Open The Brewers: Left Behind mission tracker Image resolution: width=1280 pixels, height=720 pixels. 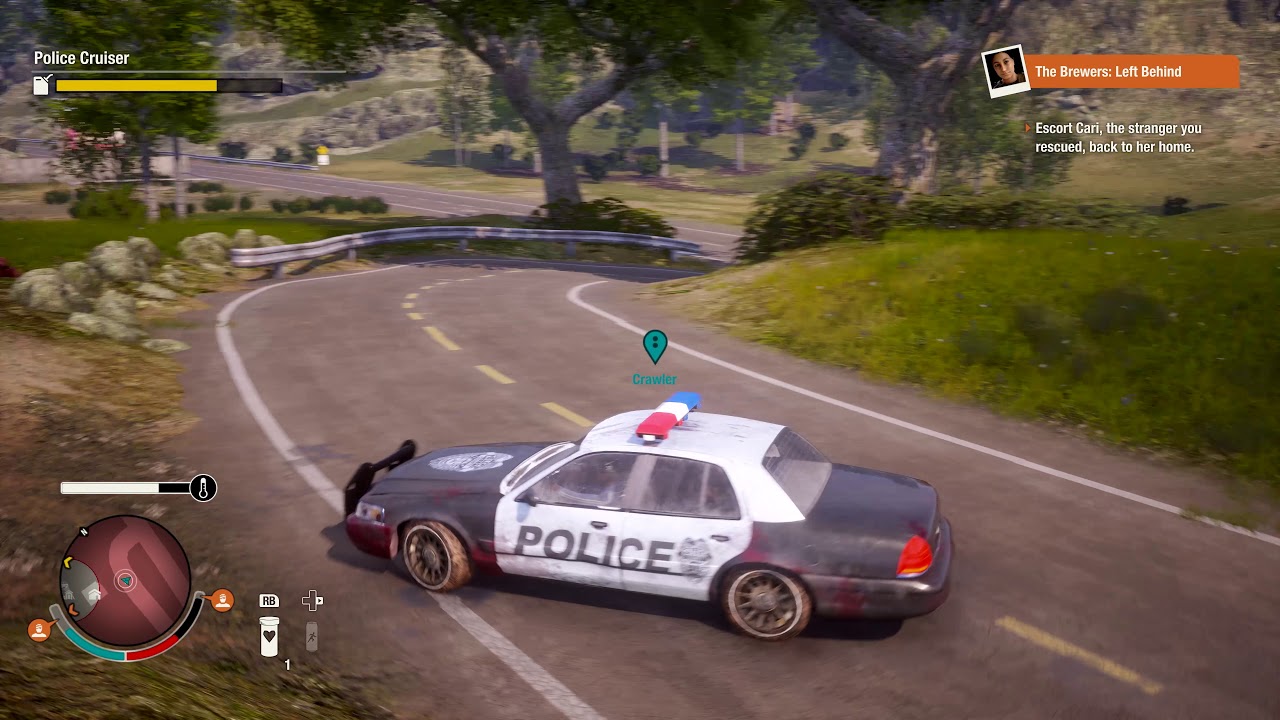(1133, 72)
